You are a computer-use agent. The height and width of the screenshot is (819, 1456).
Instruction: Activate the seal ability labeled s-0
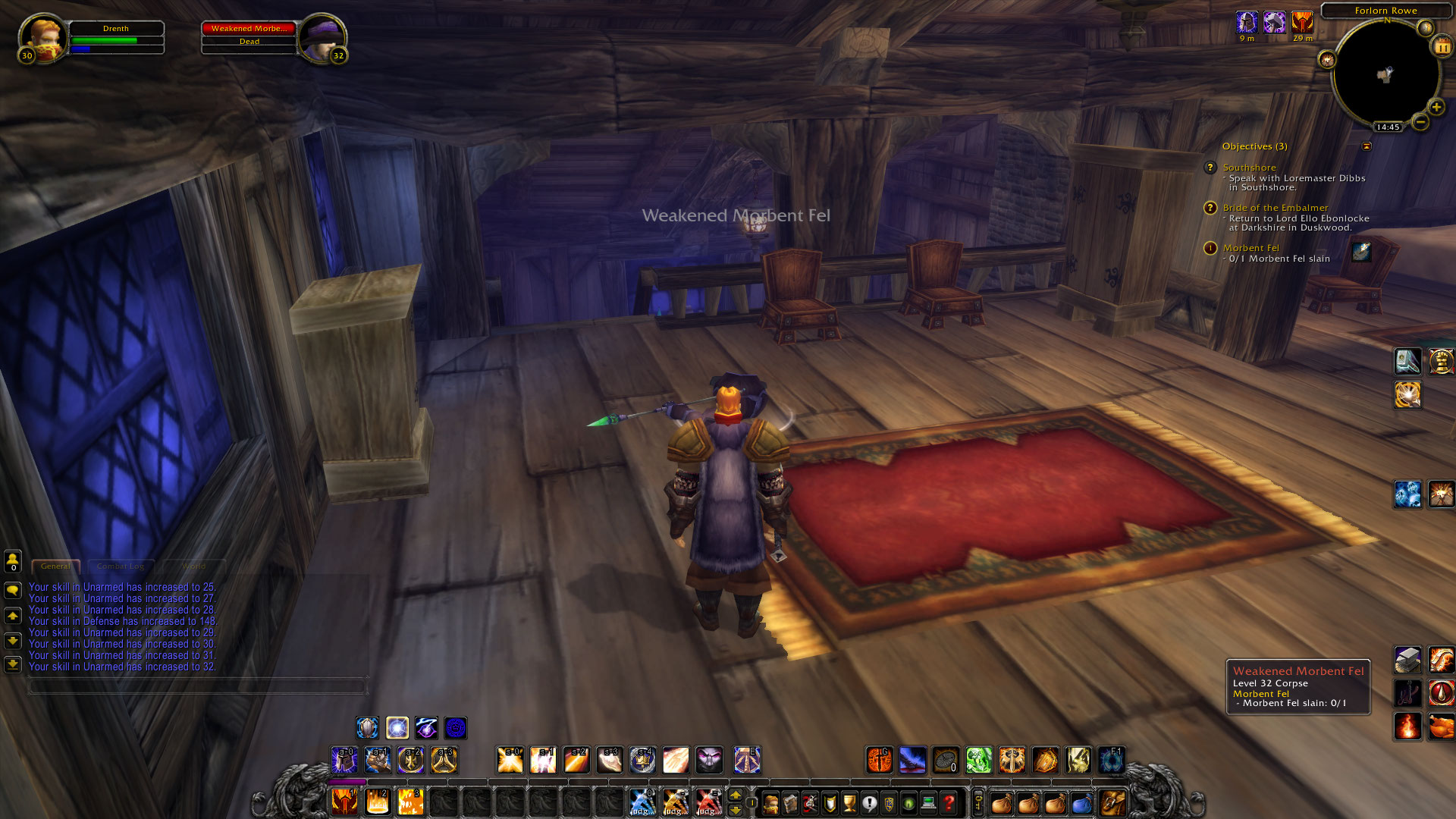pos(510,761)
